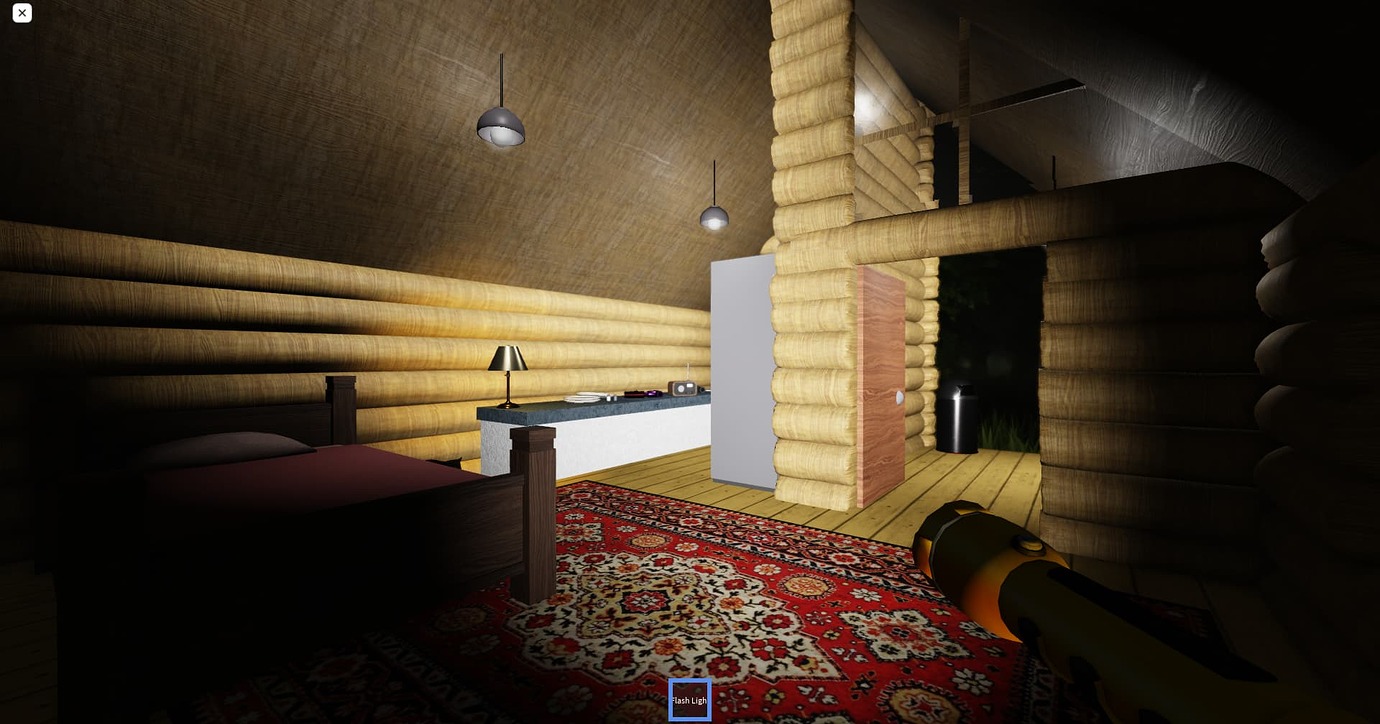Image resolution: width=1380 pixels, height=724 pixels.
Task: Click the radio on the countertop
Action: pos(683,388)
